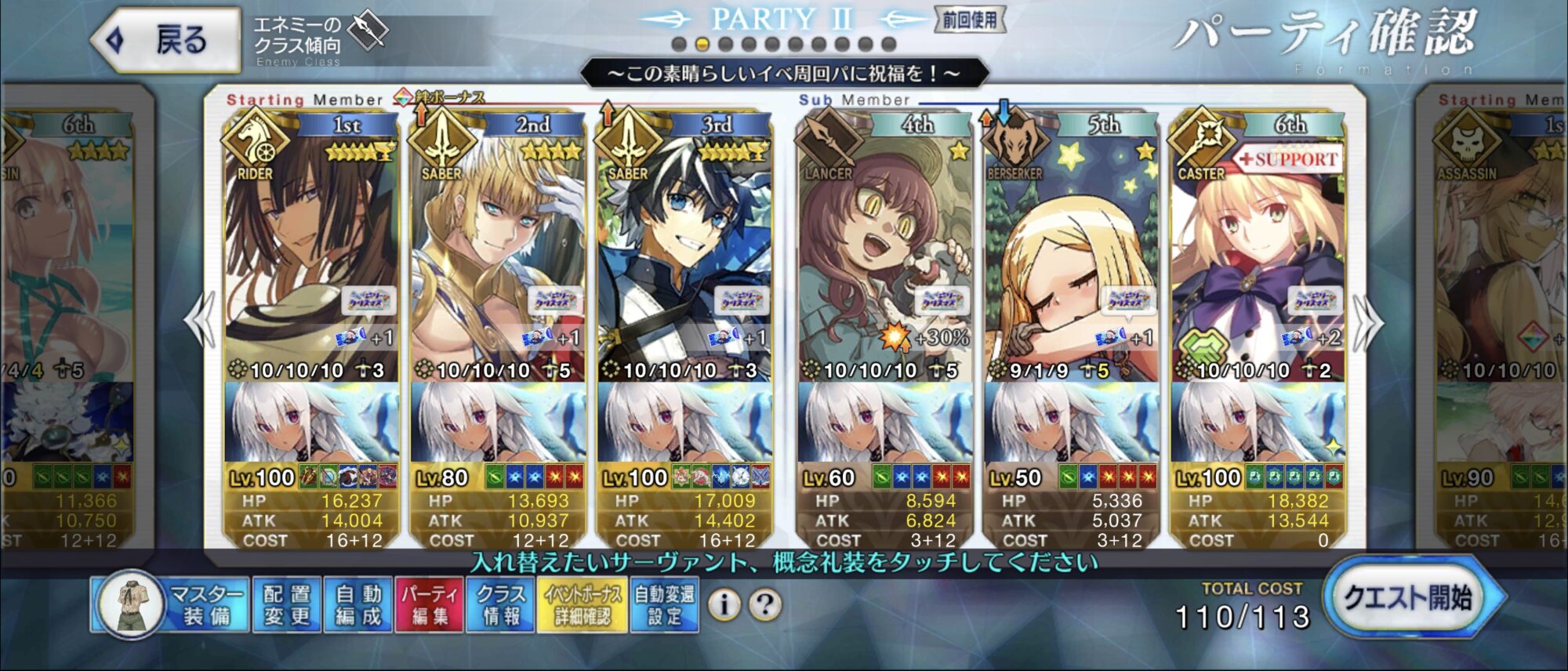
Task: Check イベントボーナス詳細確認 event bonus details
Action: (582, 604)
